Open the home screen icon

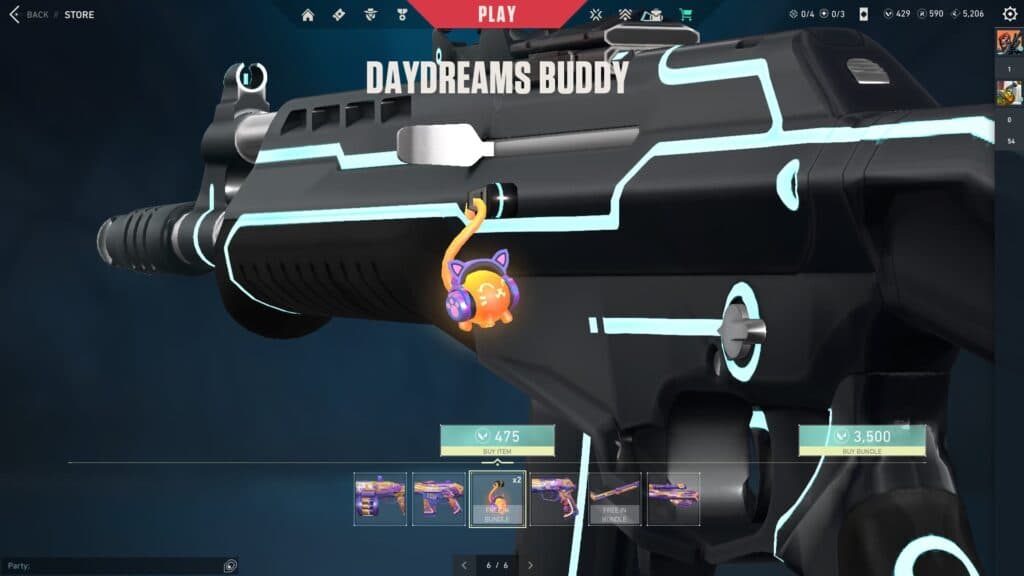click(308, 15)
